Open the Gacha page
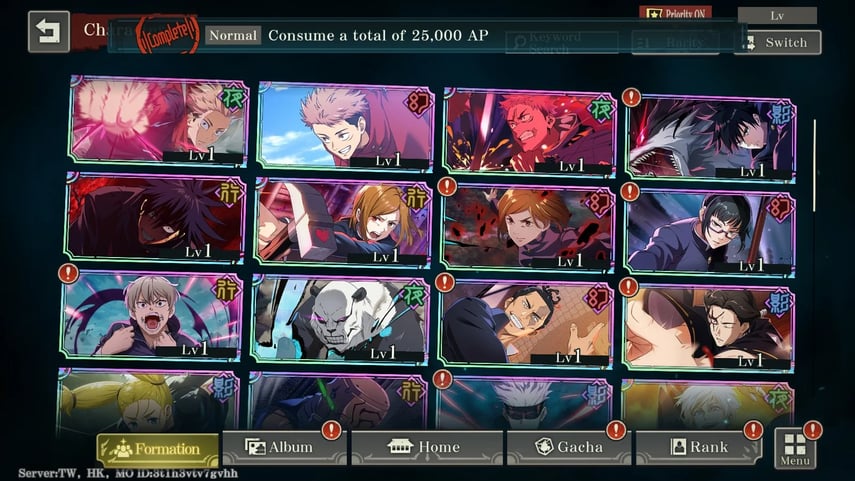Image resolution: width=855 pixels, height=481 pixels. pos(570,448)
